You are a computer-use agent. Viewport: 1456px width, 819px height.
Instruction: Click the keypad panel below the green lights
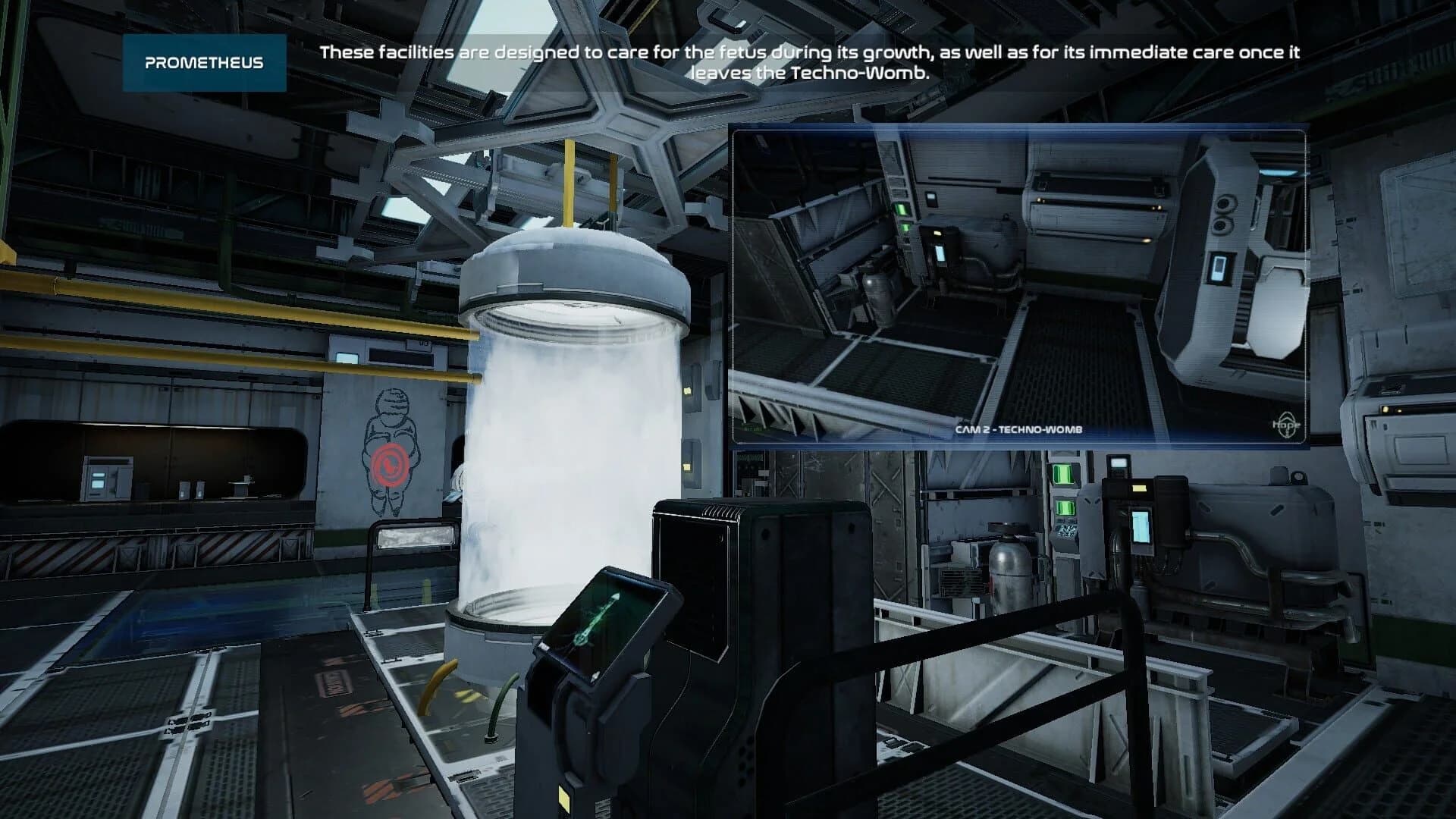tap(1065, 531)
